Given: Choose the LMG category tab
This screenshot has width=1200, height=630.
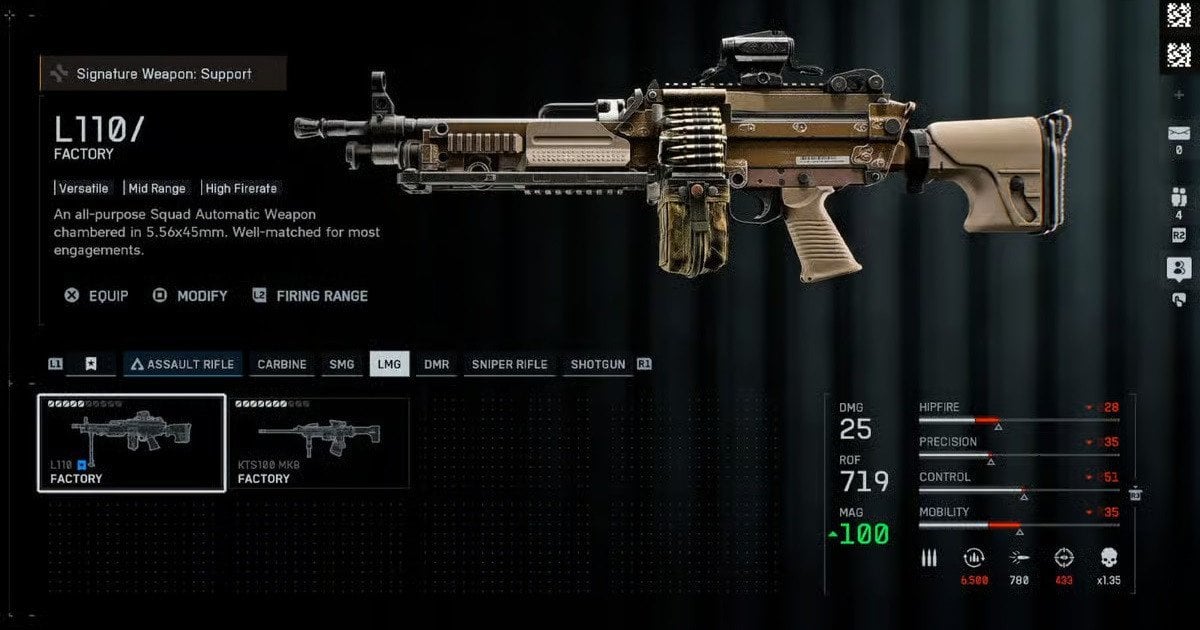Looking at the screenshot, I should click(389, 364).
